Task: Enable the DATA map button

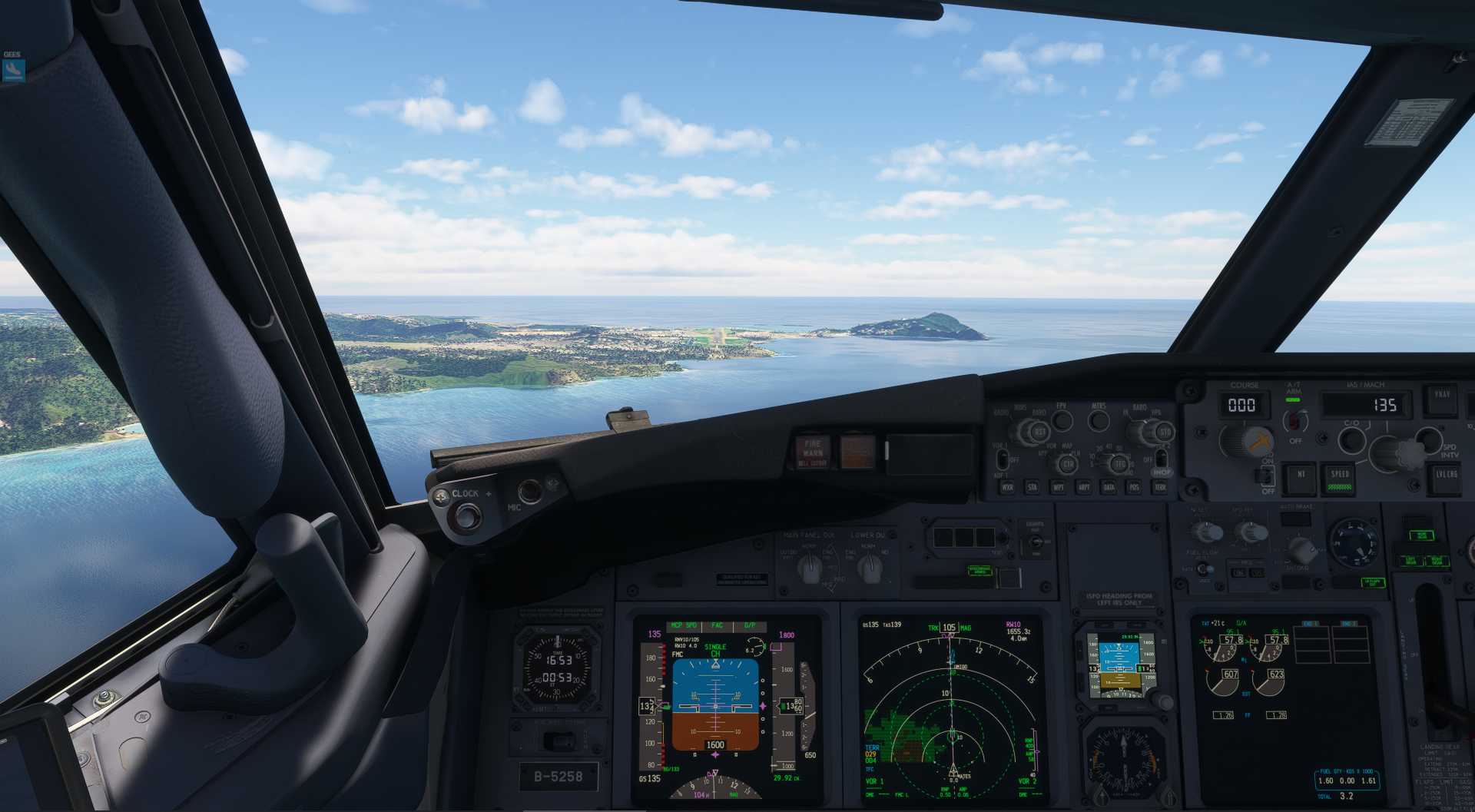Action: coord(1109,487)
